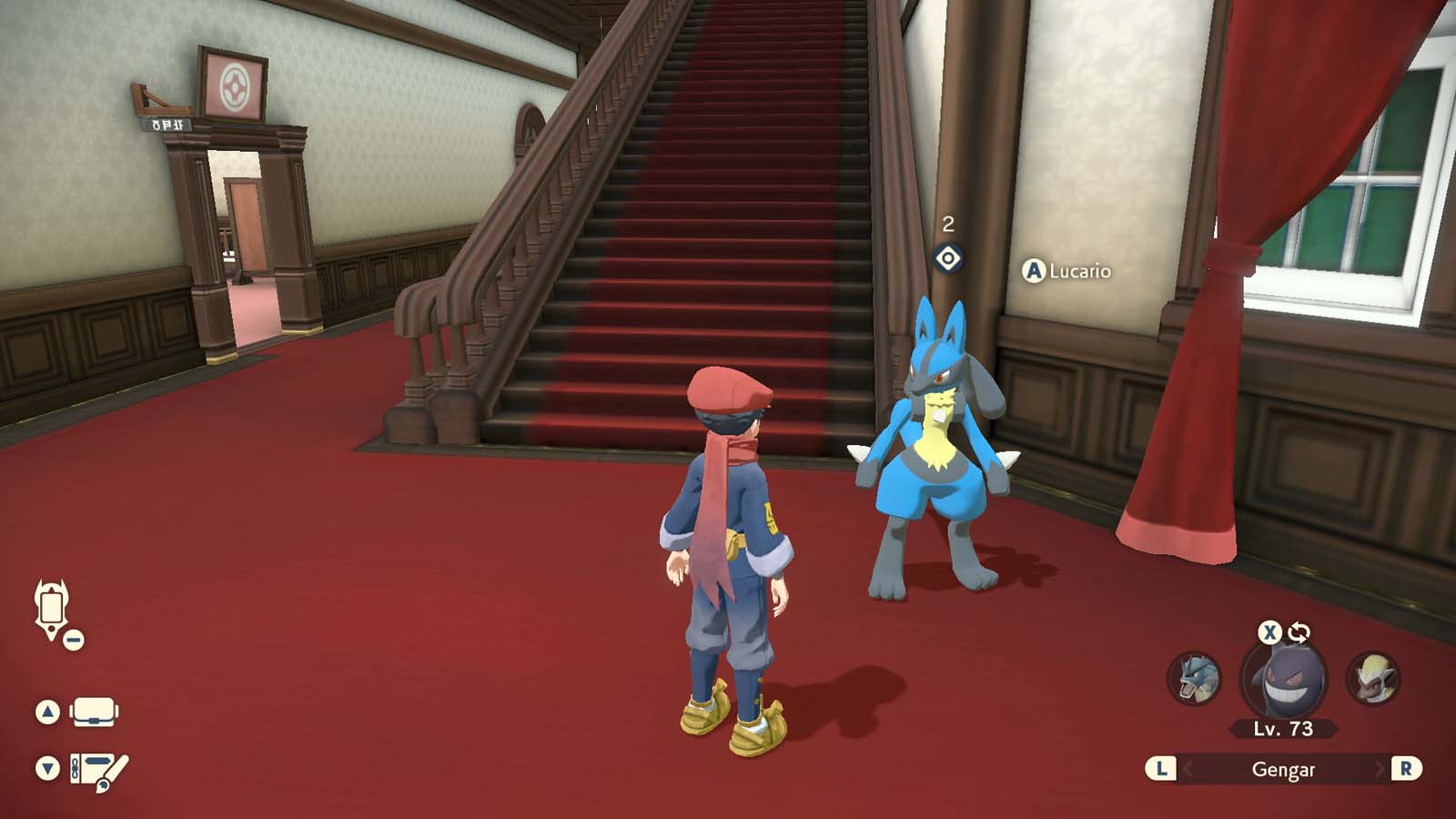Toggle the down-arrow control beside the crafting kit
Viewport: 1456px width, 819px height.
(x=46, y=764)
